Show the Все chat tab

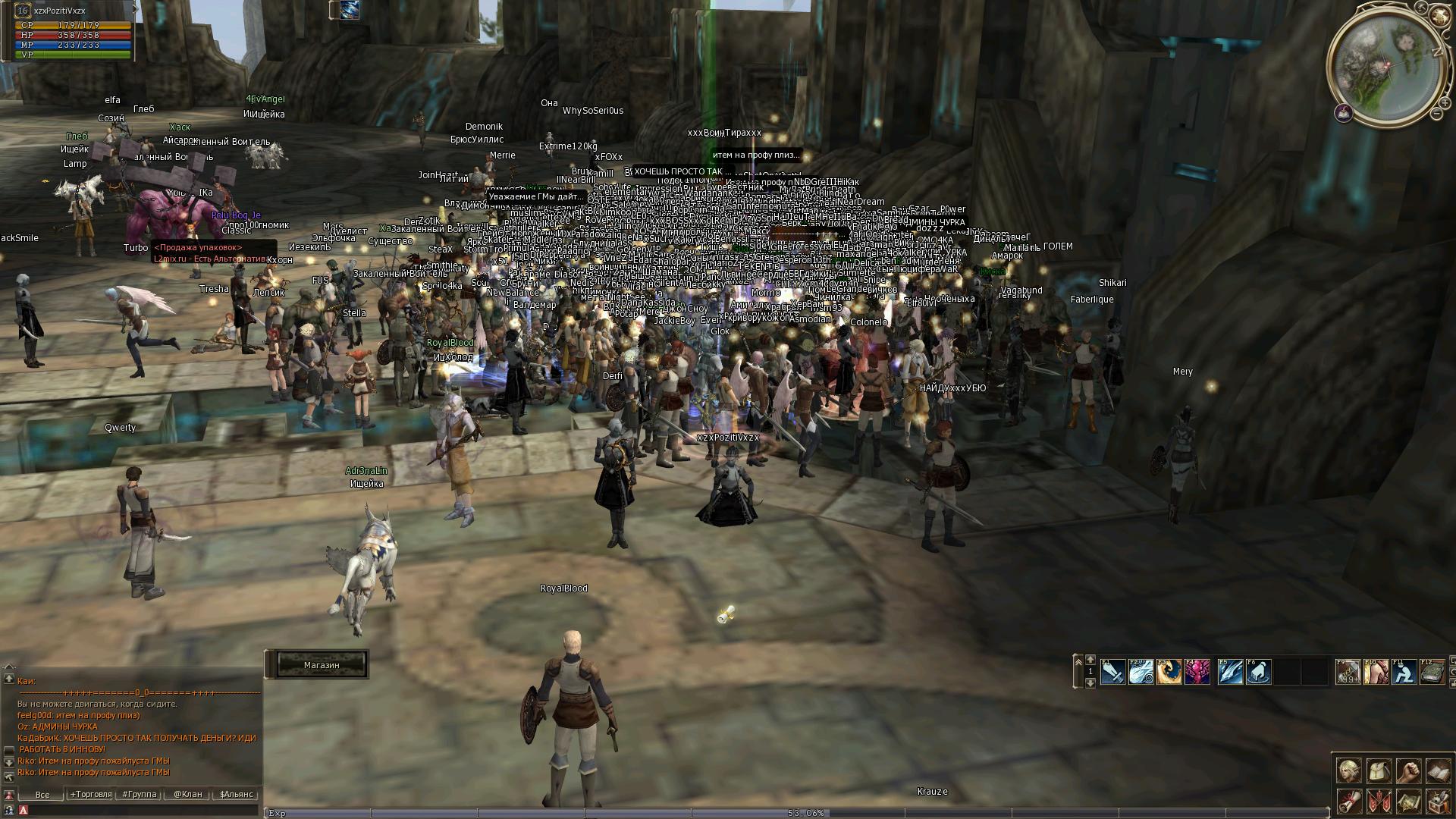click(42, 794)
